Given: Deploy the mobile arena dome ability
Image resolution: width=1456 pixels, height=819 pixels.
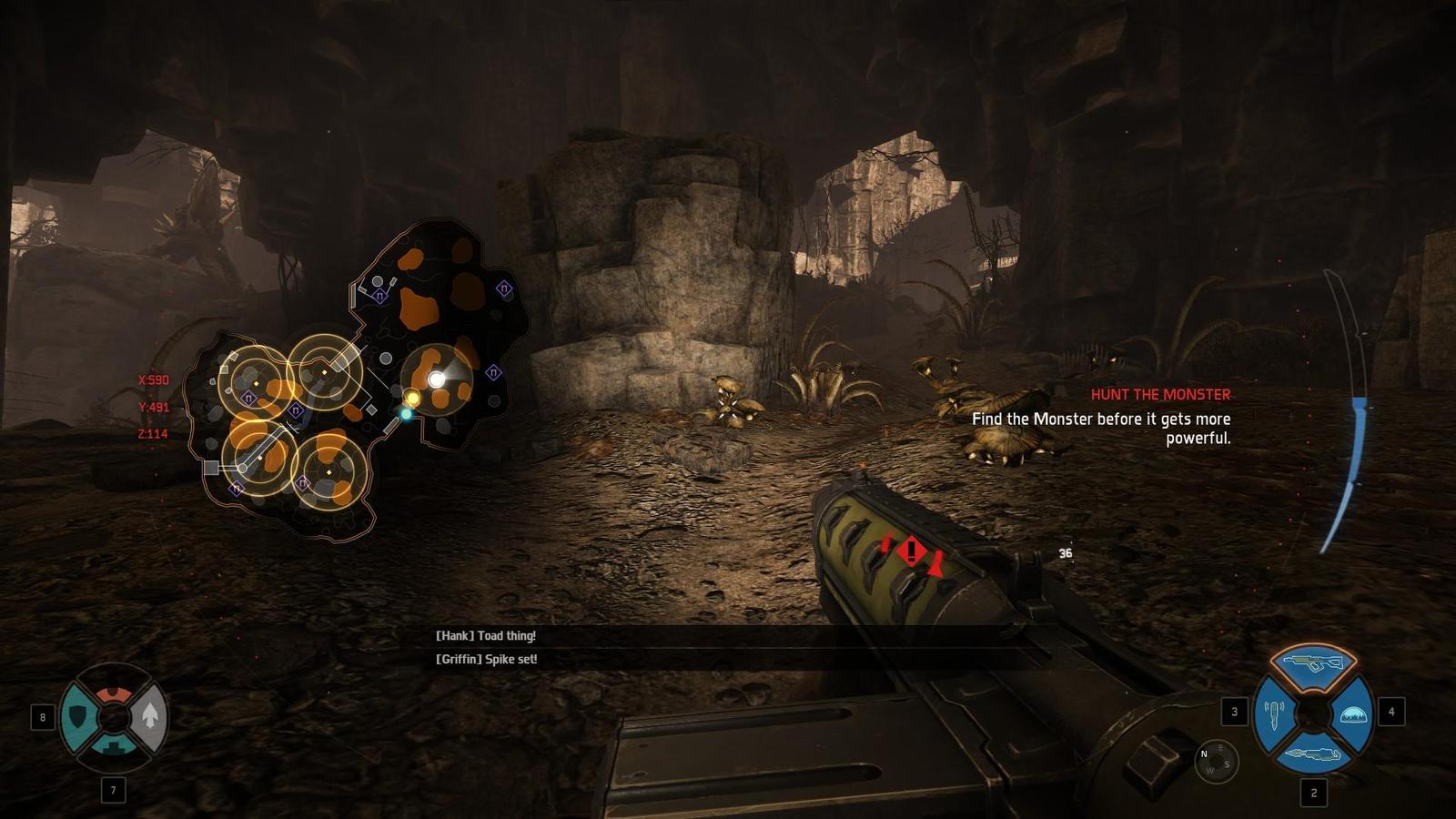Looking at the screenshot, I should click(1353, 714).
